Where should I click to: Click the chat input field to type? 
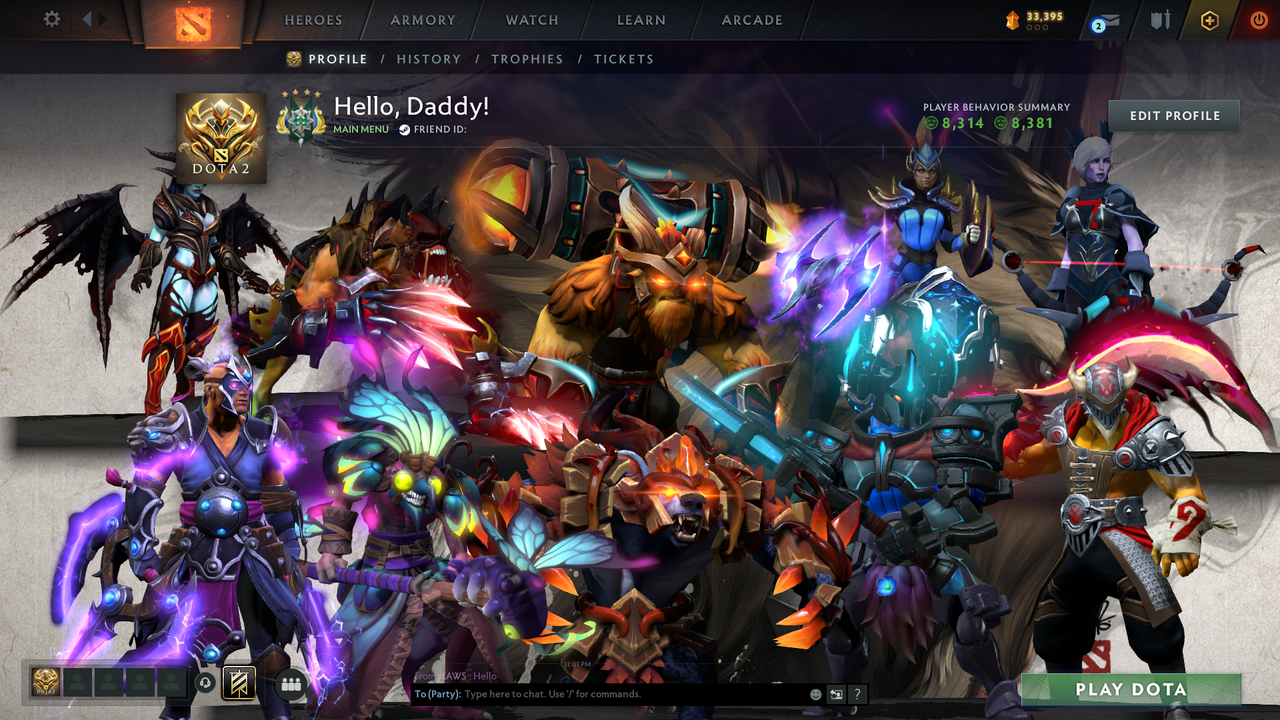(600, 693)
